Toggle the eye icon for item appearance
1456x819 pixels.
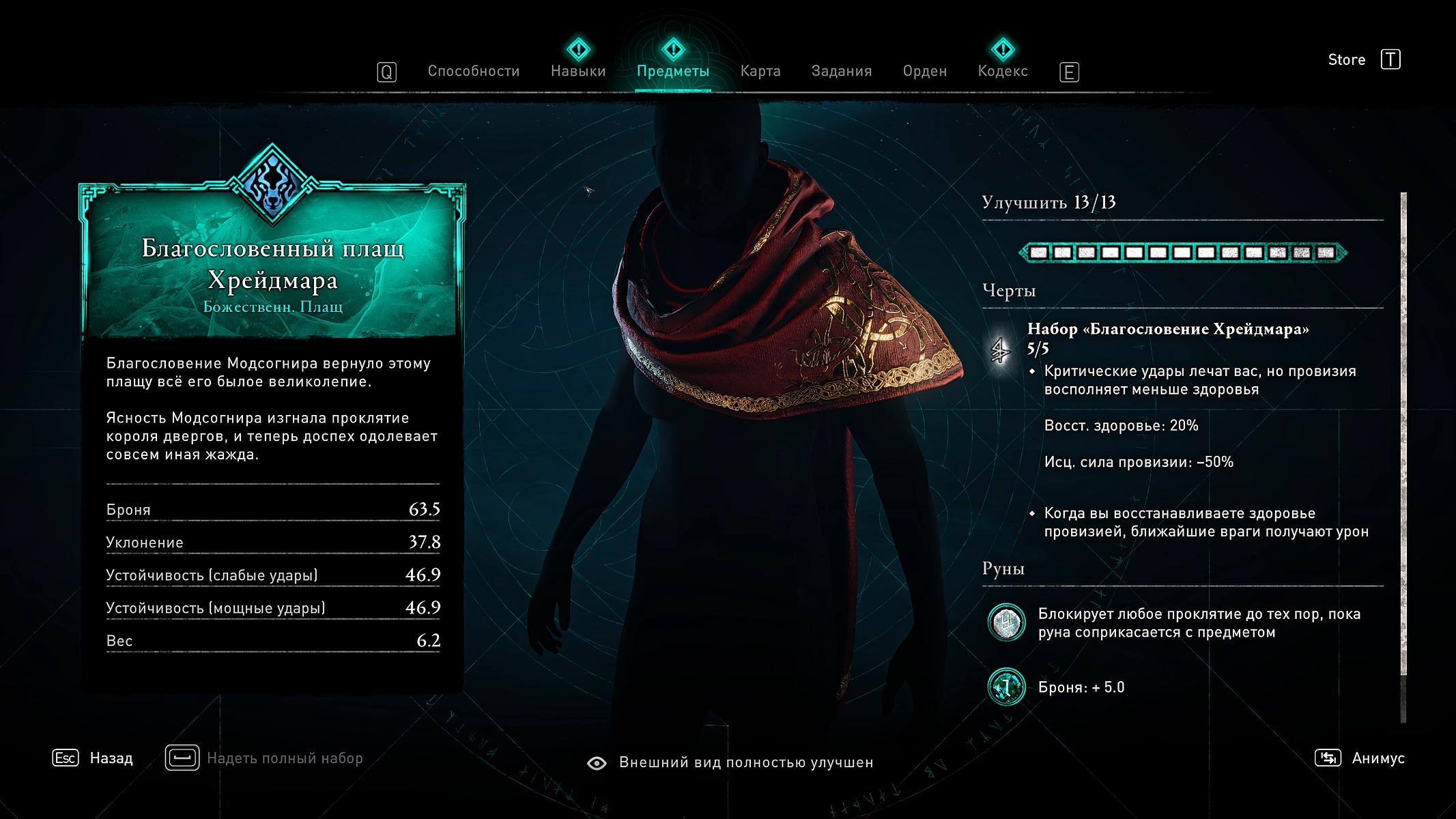pos(597,763)
